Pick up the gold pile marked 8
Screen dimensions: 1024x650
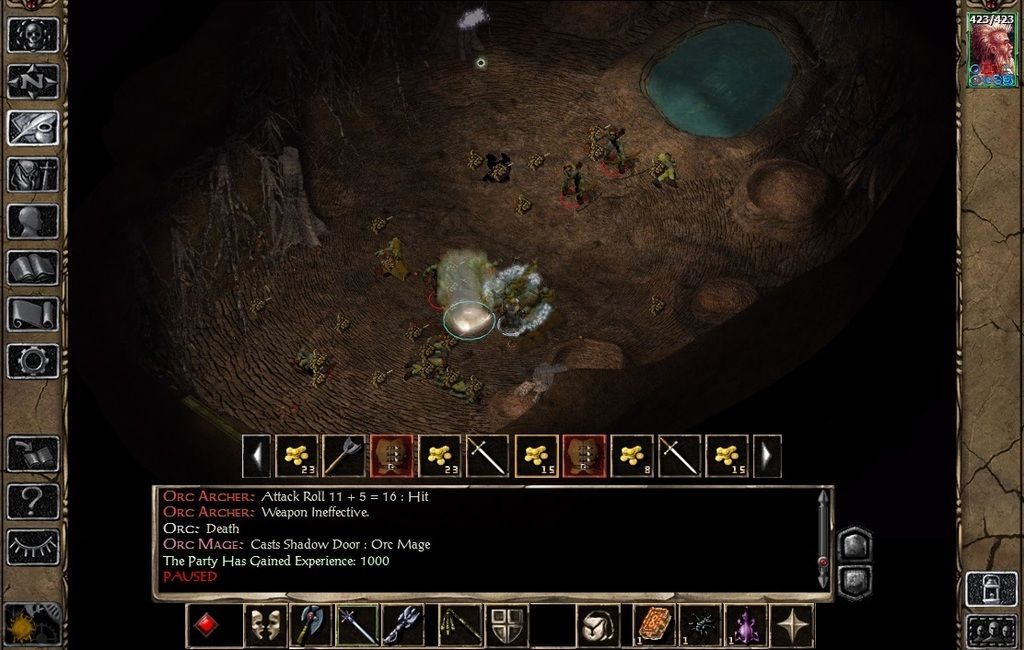click(x=632, y=456)
